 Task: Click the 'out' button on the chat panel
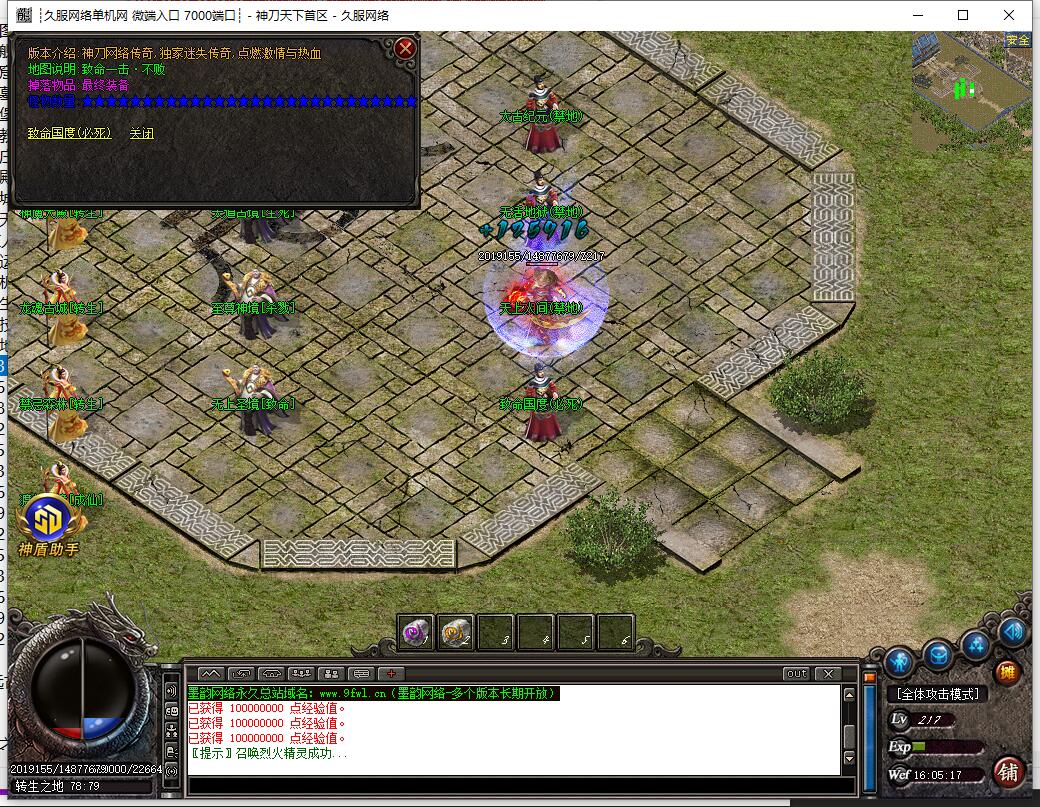pos(796,674)
